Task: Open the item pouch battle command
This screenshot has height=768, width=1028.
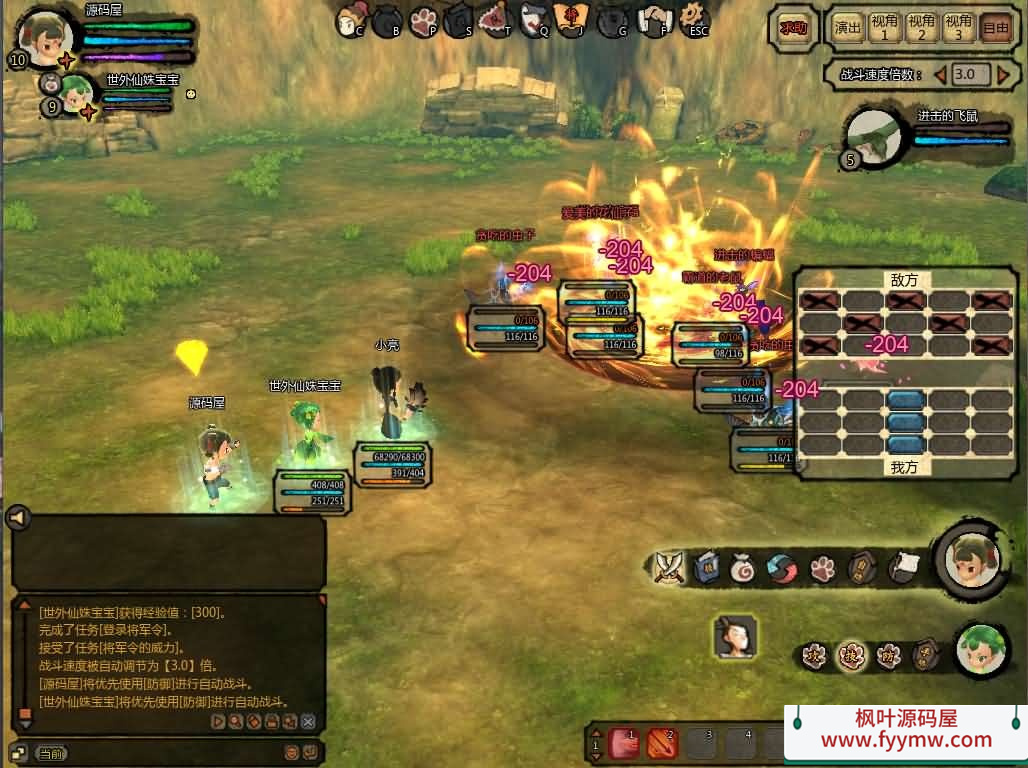Action: 743,567
